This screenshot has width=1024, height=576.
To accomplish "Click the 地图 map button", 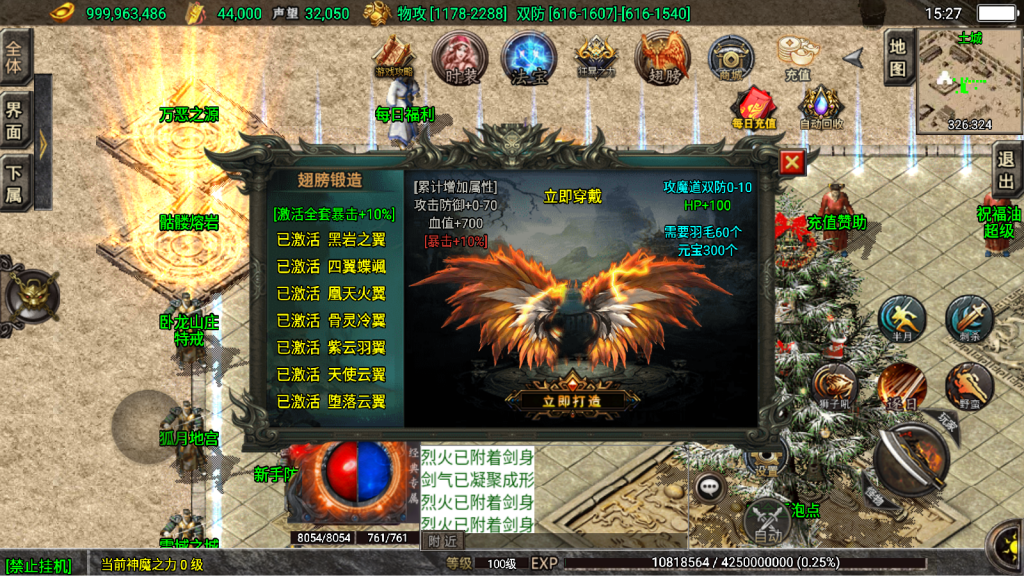I will click(898, 57).
